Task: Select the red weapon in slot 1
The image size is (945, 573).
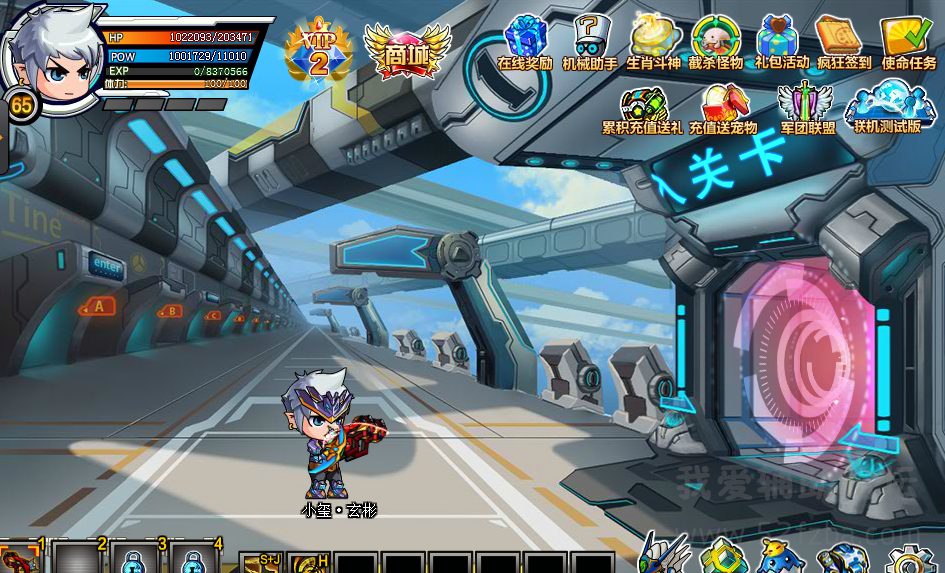Action: coord(20,558)
